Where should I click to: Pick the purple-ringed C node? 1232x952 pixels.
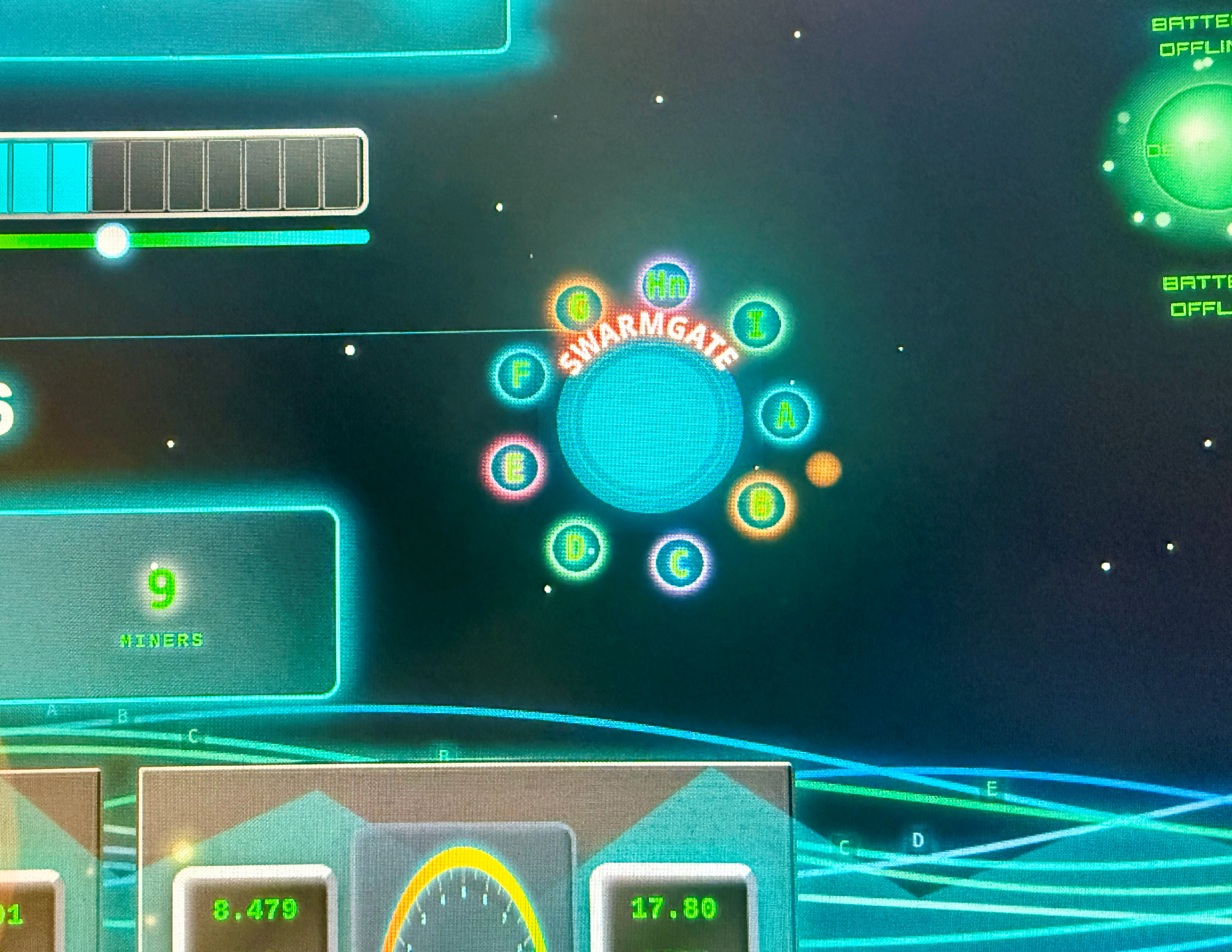[680, 563]
